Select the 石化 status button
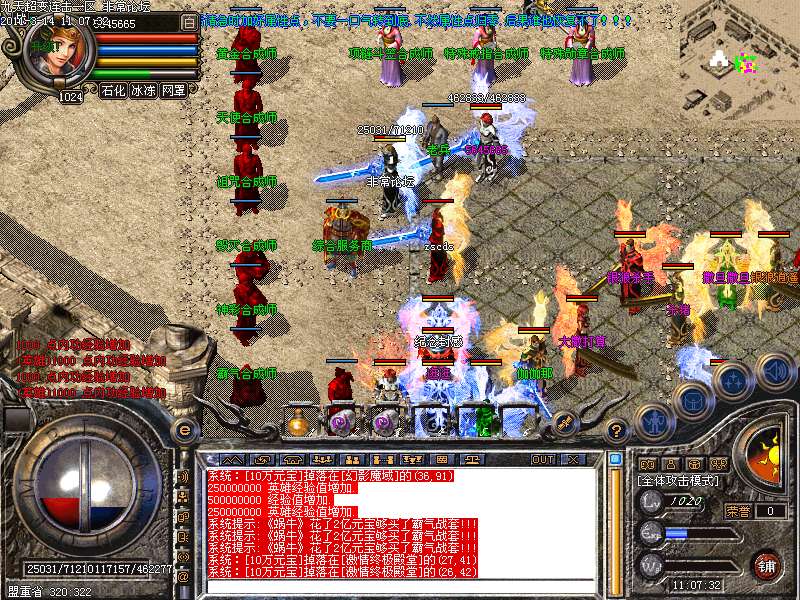The height and width of the screenshot is (600, 800). (x=113, y=90)
